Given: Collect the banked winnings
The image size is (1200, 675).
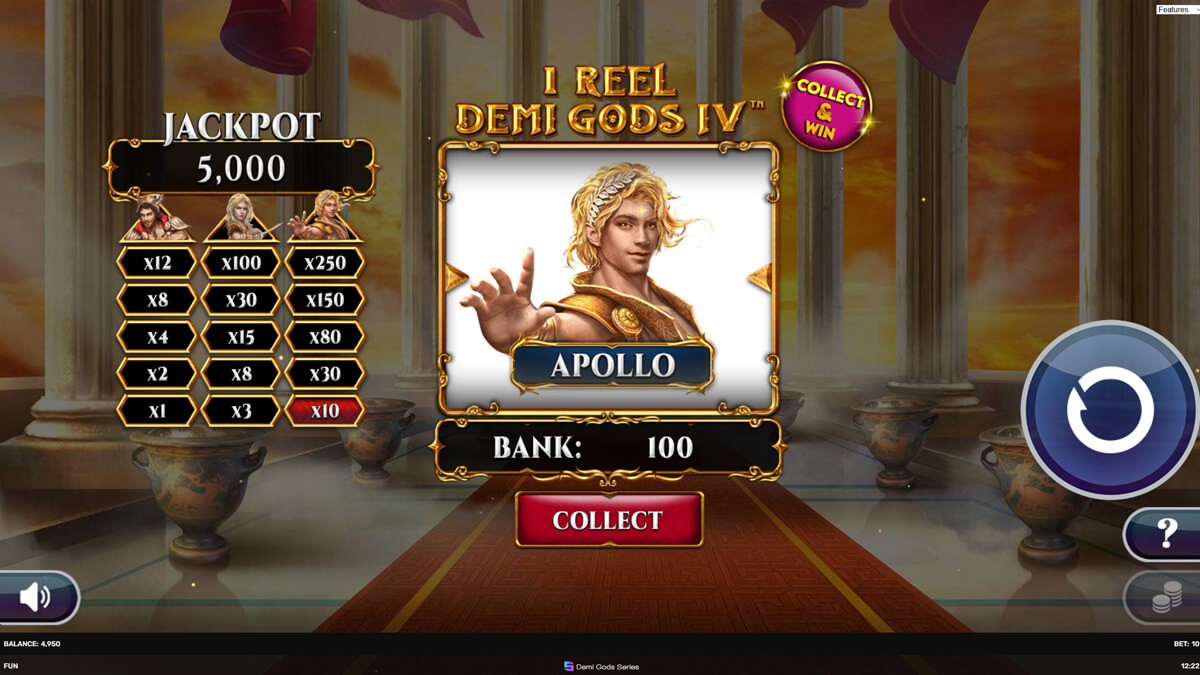Looking at the screenshot, I should [609, 520].
